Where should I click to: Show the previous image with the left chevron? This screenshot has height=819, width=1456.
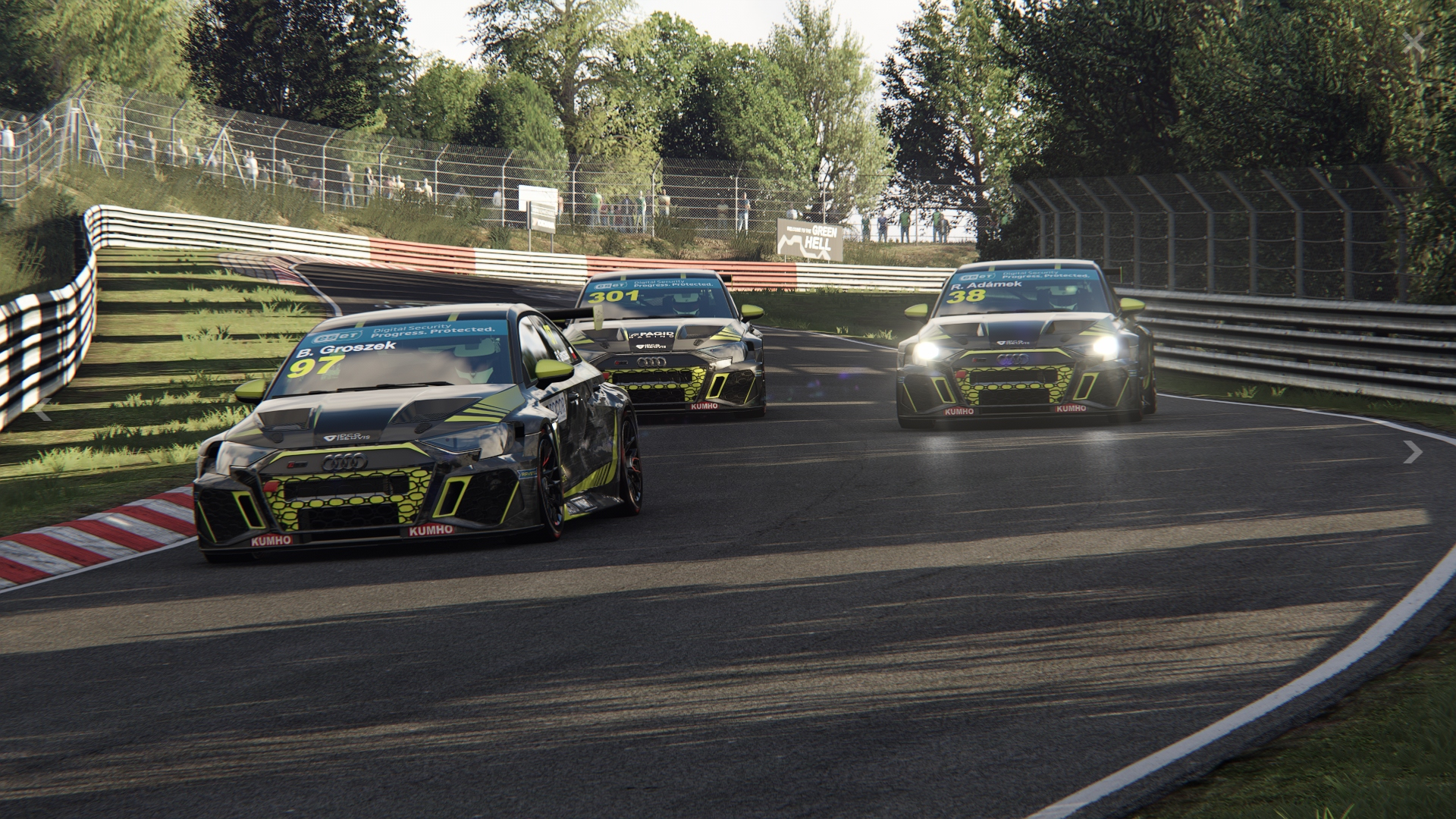(x=42, y=410)
